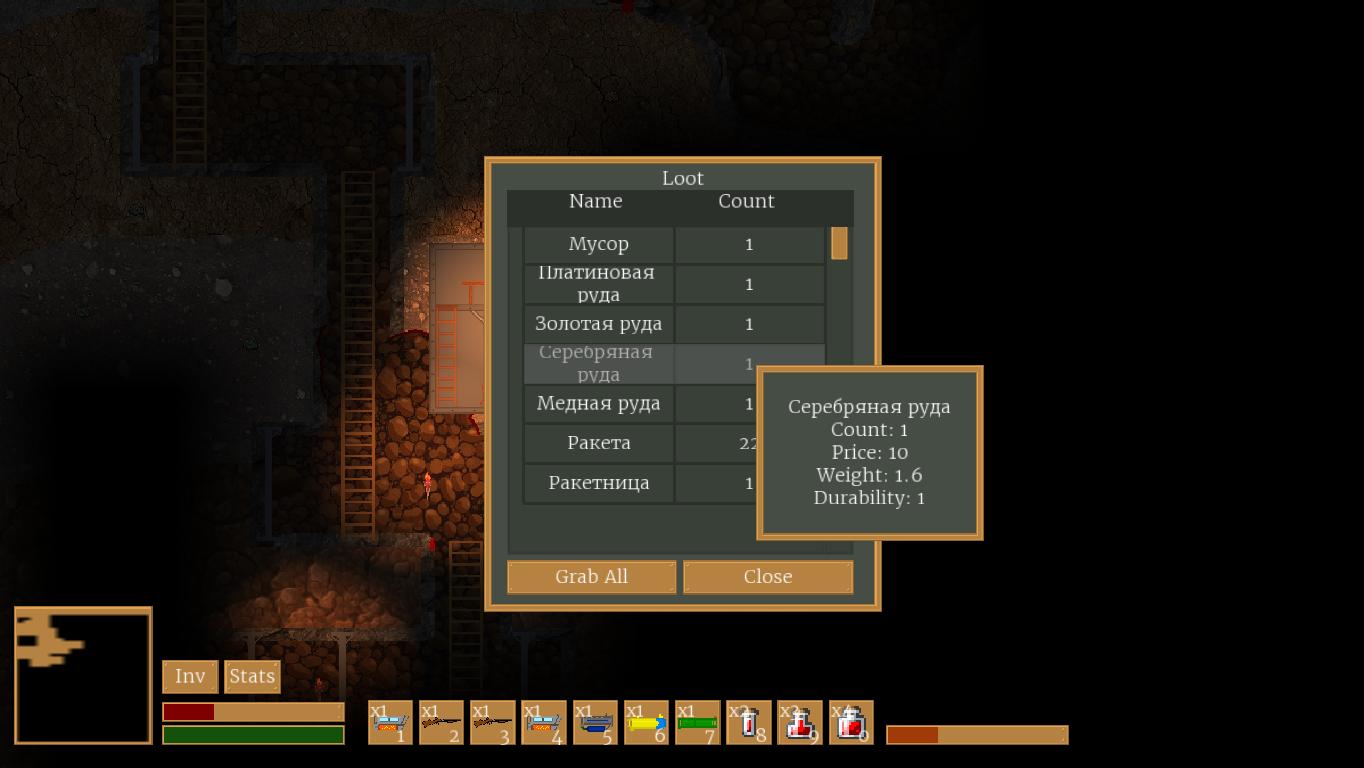
Task: Select the green tube weapon slot 7
Action: tap(697, 722)
